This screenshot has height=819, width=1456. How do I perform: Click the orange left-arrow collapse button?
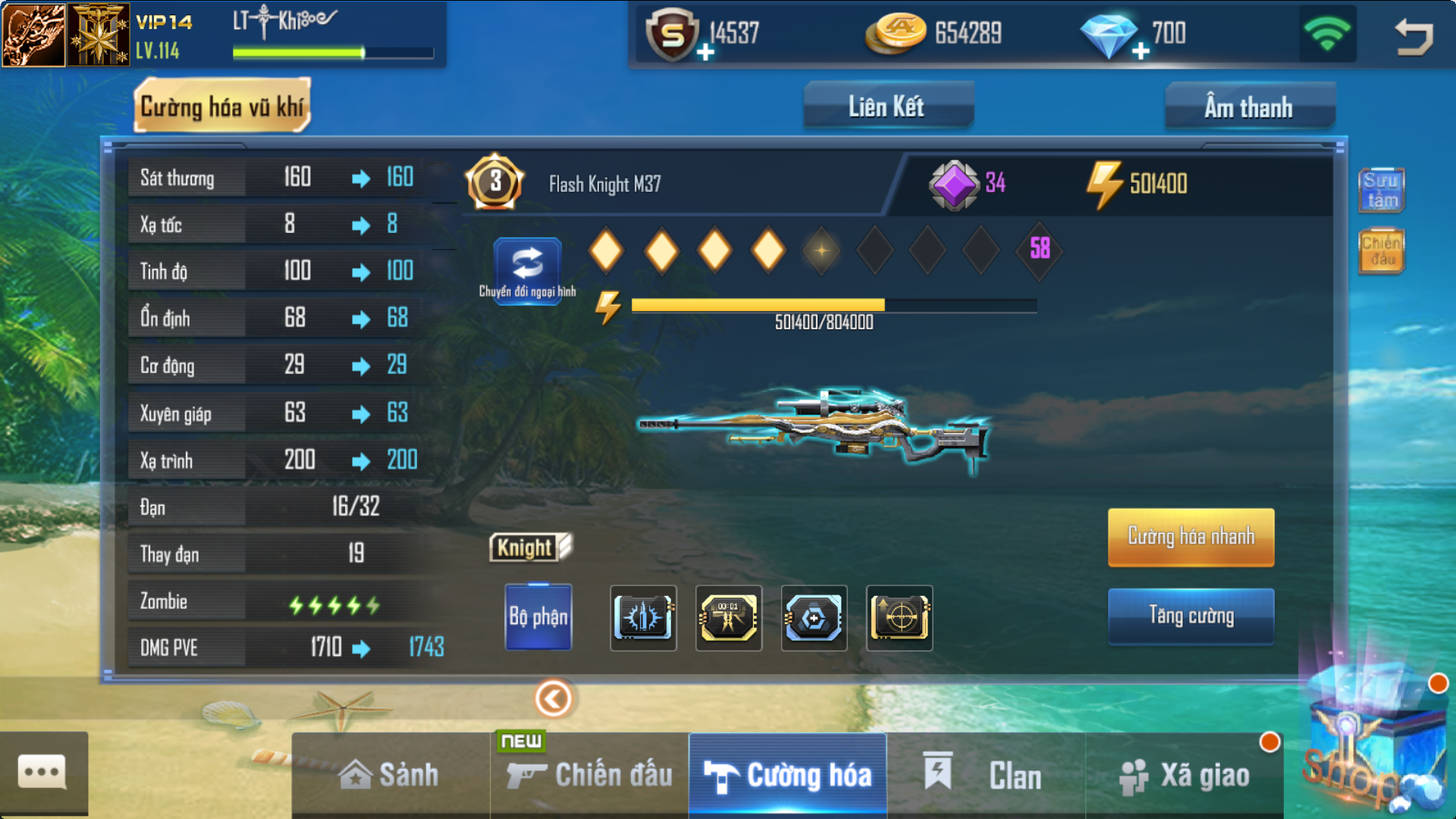554,698
